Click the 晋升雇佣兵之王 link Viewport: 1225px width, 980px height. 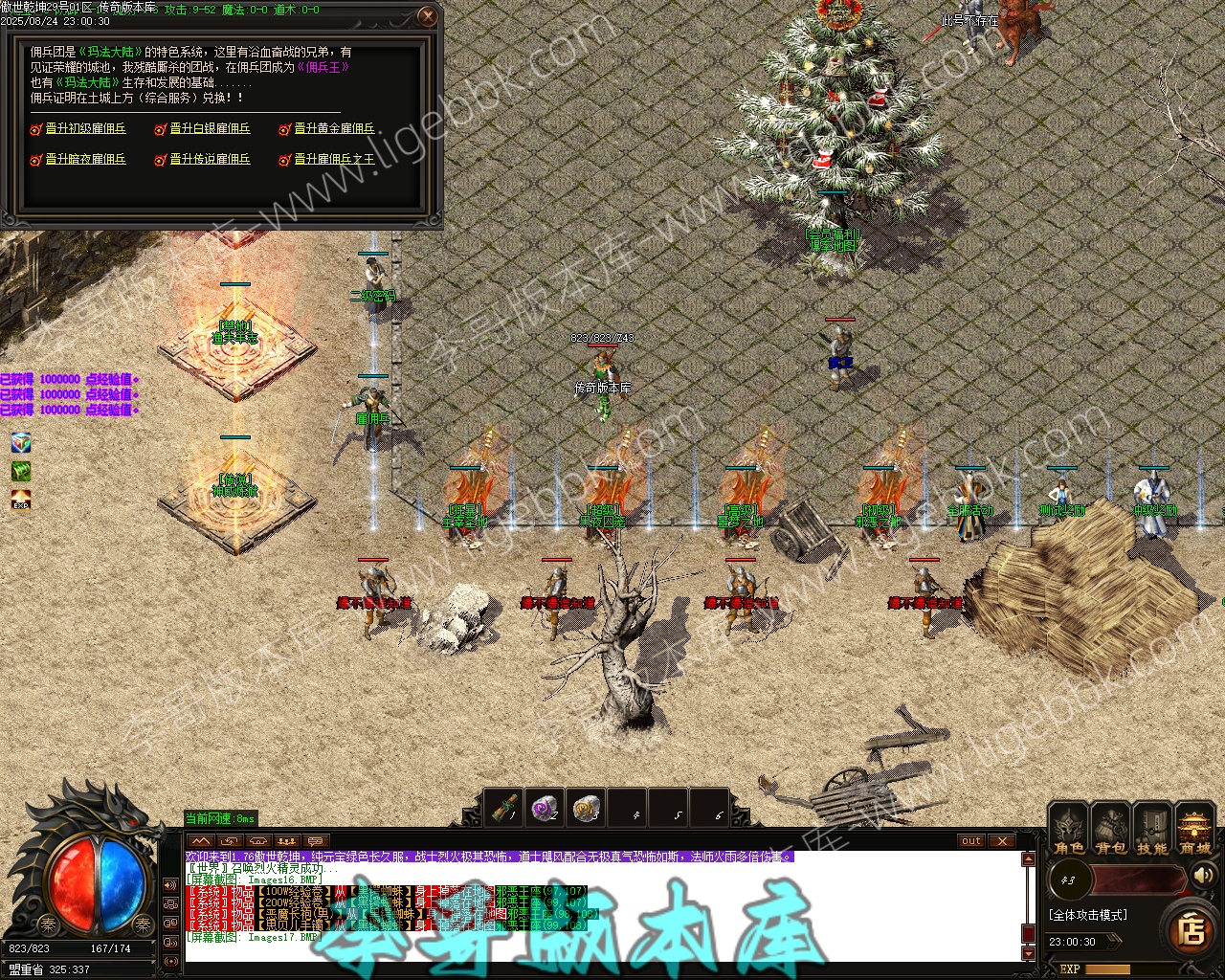point(334,159)
